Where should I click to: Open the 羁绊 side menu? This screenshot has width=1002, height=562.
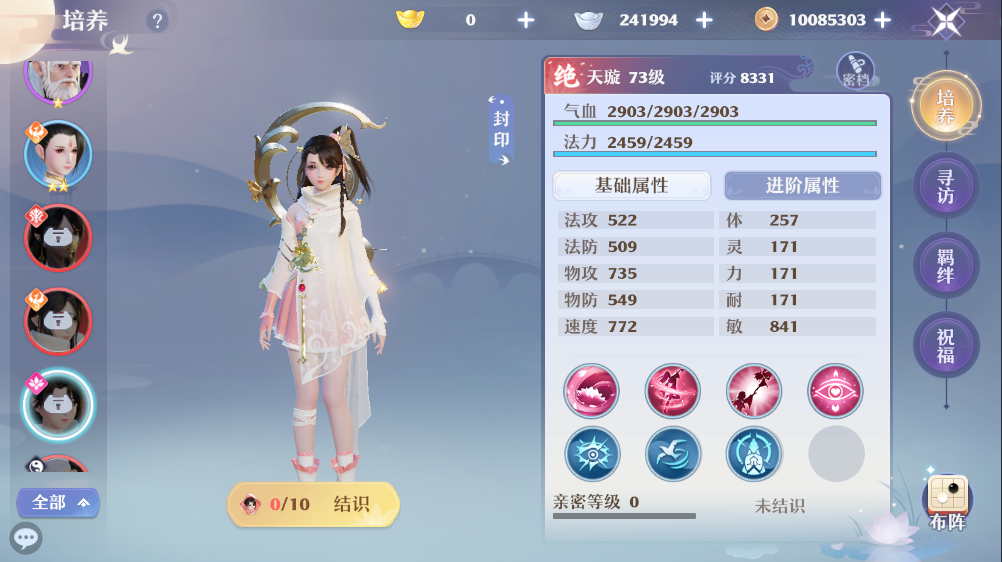click(945, 265)
